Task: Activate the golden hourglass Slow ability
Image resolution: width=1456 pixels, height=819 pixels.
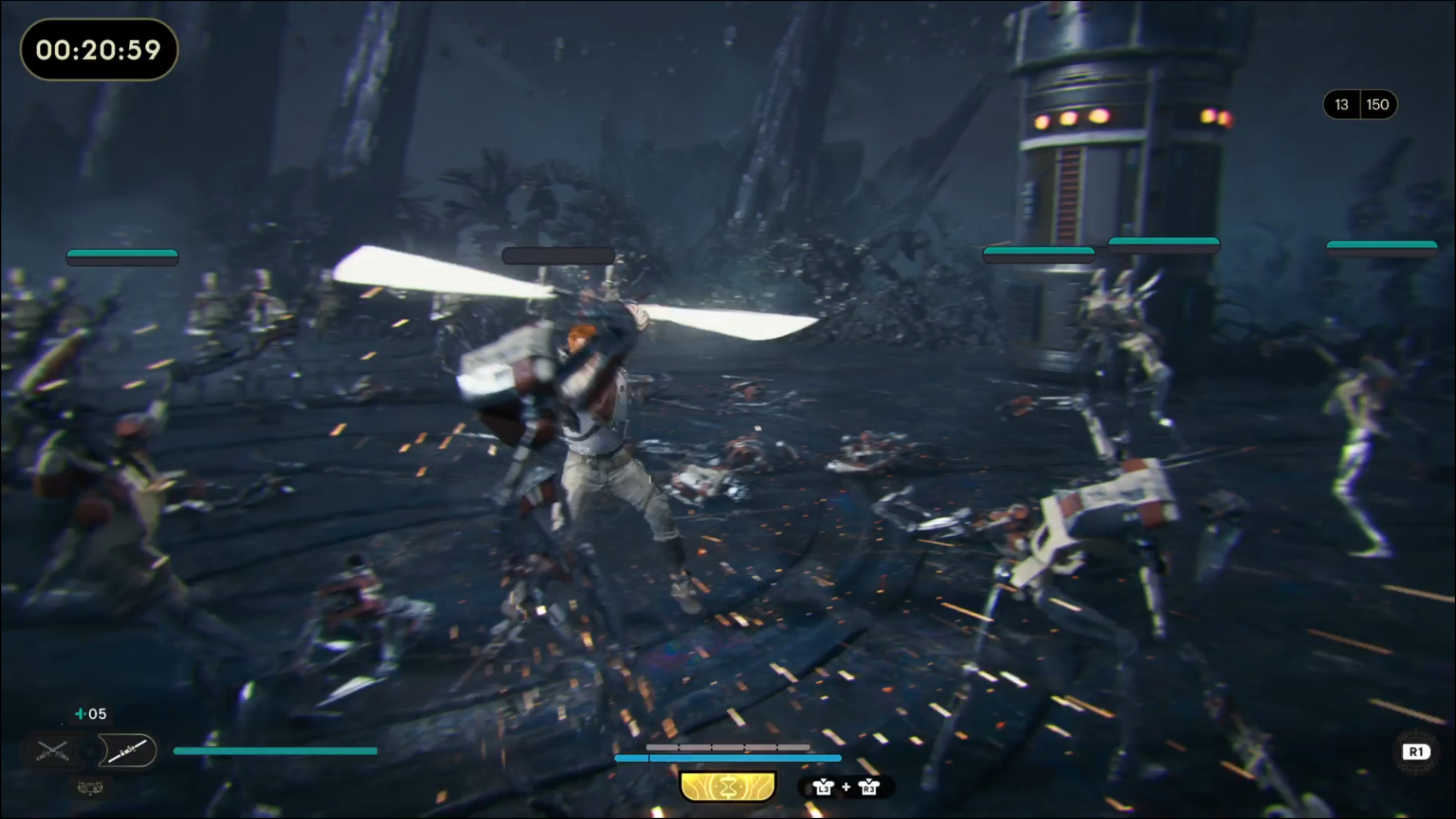Action: coord(728,786)
